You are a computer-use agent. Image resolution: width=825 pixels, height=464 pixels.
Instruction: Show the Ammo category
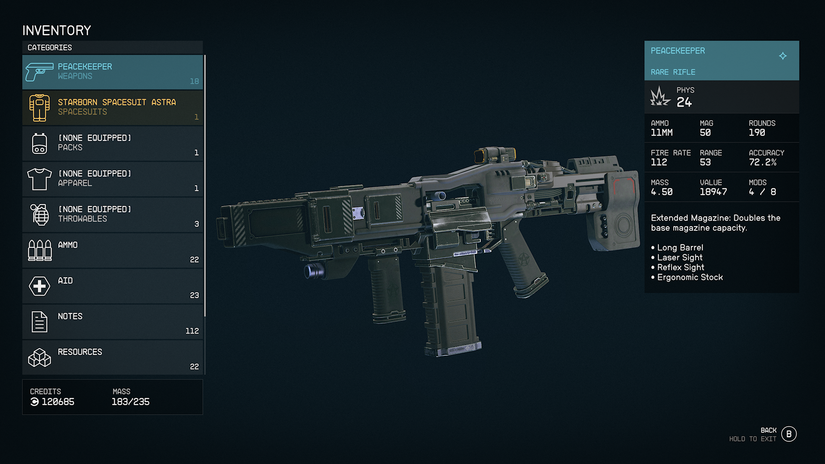pos(112,250)
